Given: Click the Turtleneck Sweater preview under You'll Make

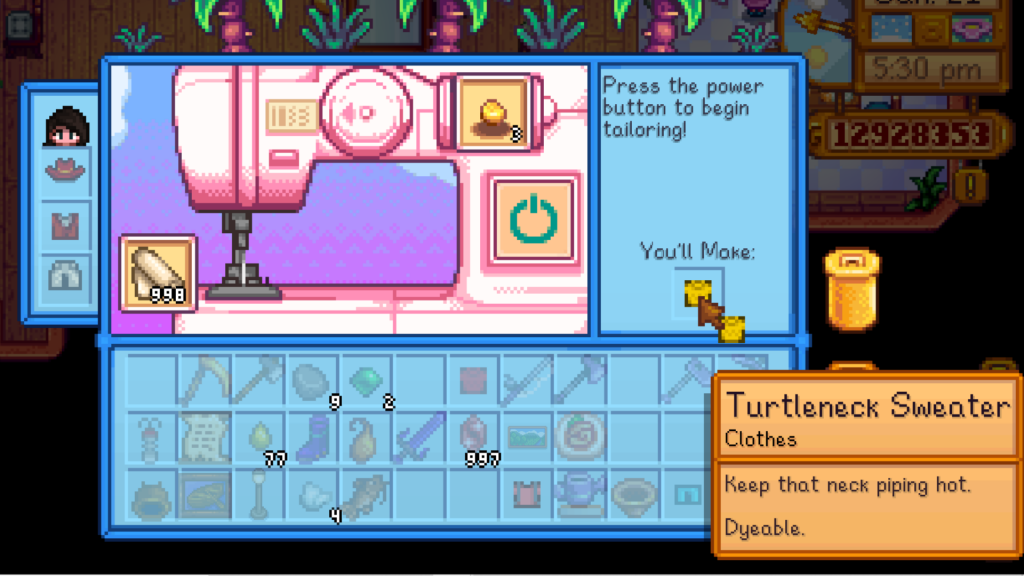Looking at the screenshot, I should pyautogui.click(x=699, y=294).
